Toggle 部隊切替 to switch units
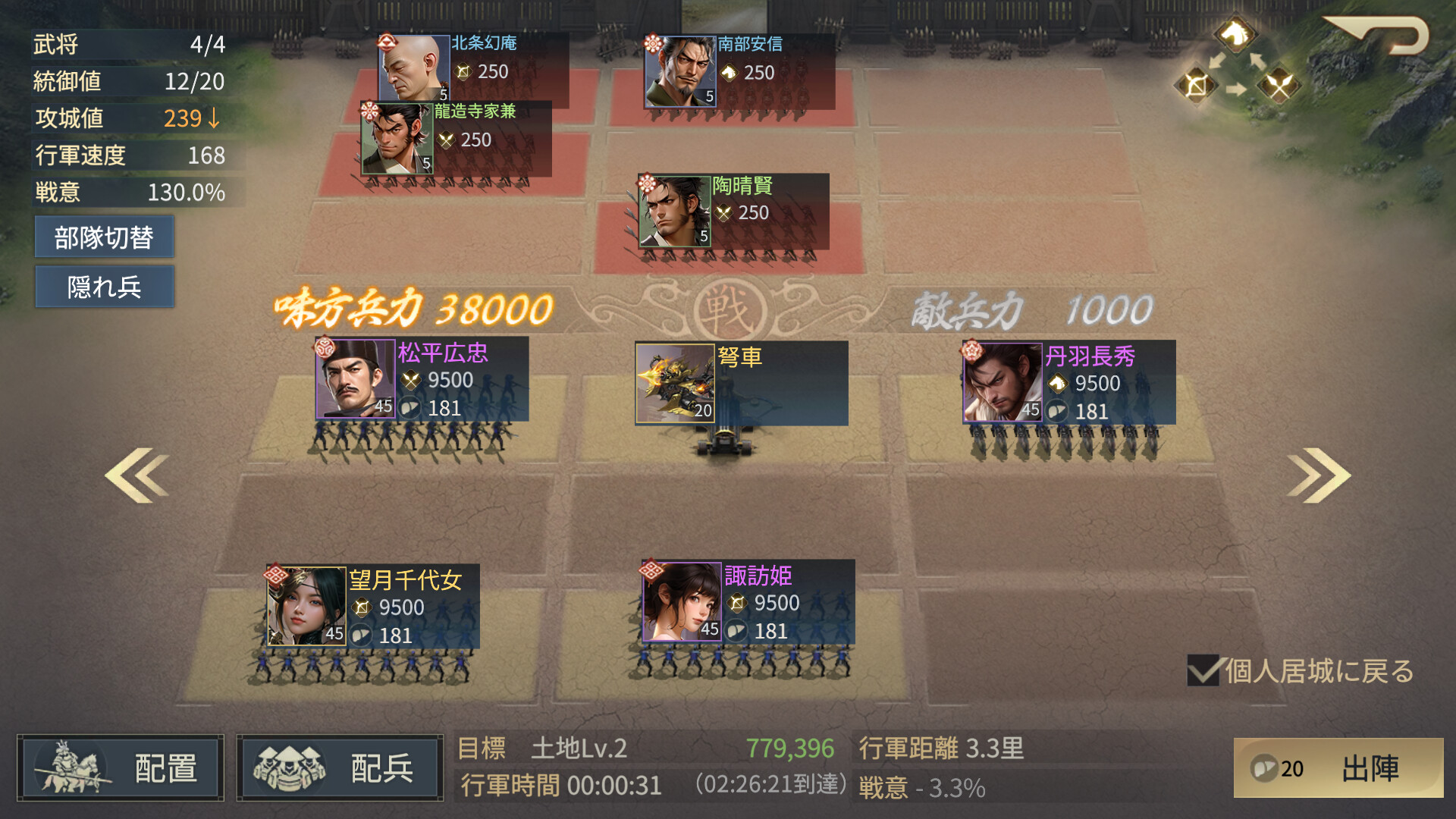Image resolution: width=1456 pixels, height=819 pixels. (104, 237)
